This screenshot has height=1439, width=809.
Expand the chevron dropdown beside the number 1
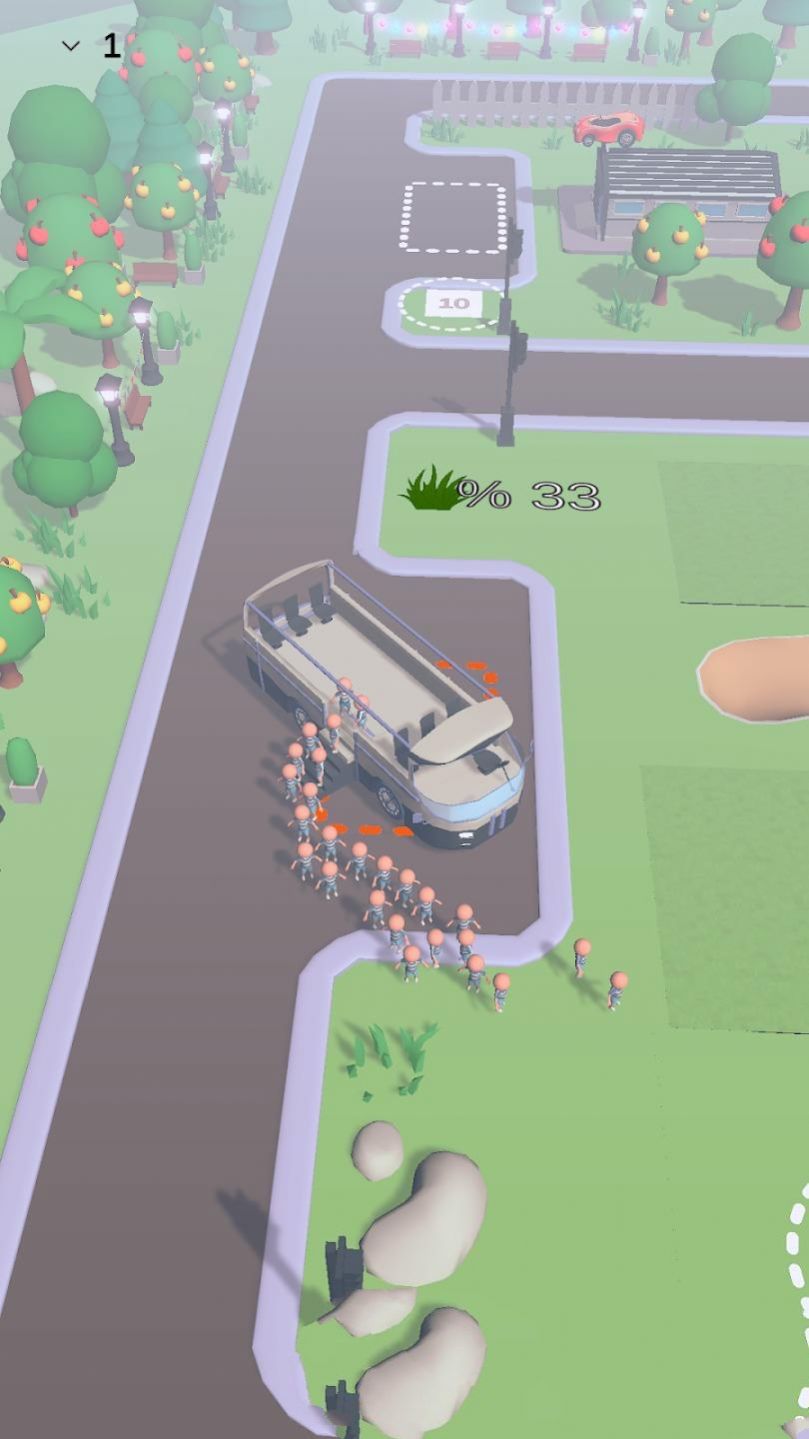point(71,46)
